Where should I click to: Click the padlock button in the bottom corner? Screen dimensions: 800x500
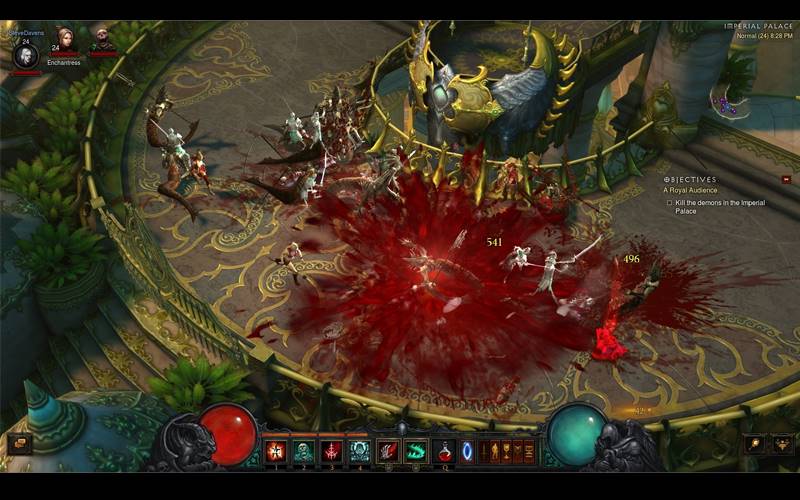(x=781, y=443)
